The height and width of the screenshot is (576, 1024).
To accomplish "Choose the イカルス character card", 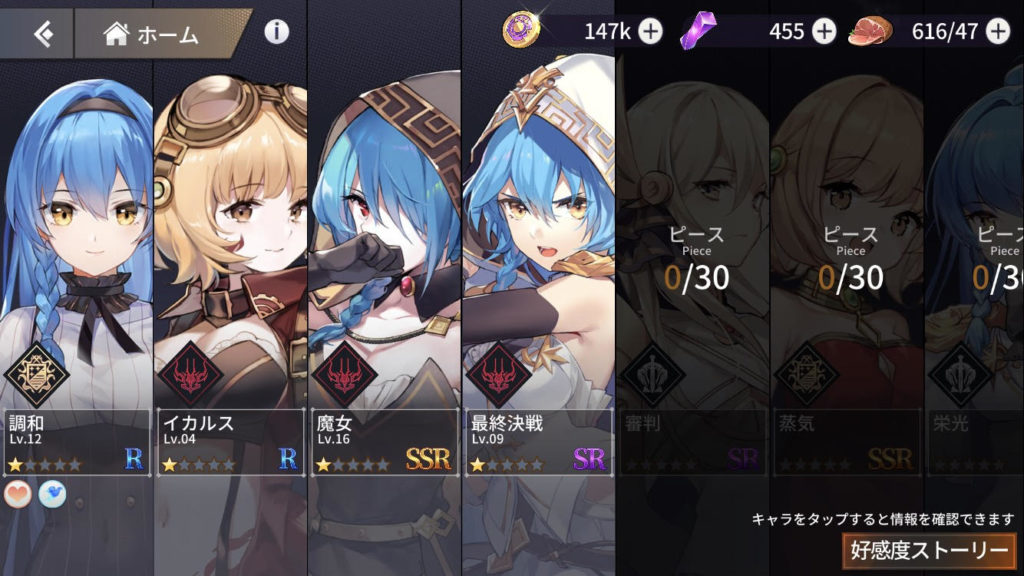I will (230, 280).
